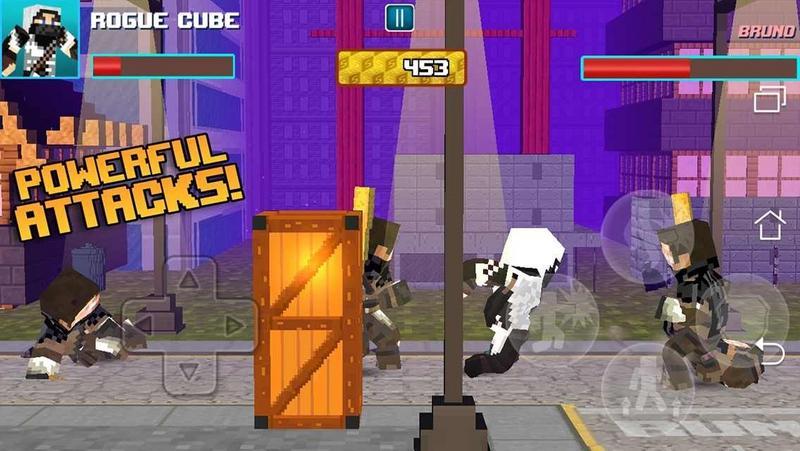Tap the Android back arrow
The image size is (800, 451).
(770, 351)
